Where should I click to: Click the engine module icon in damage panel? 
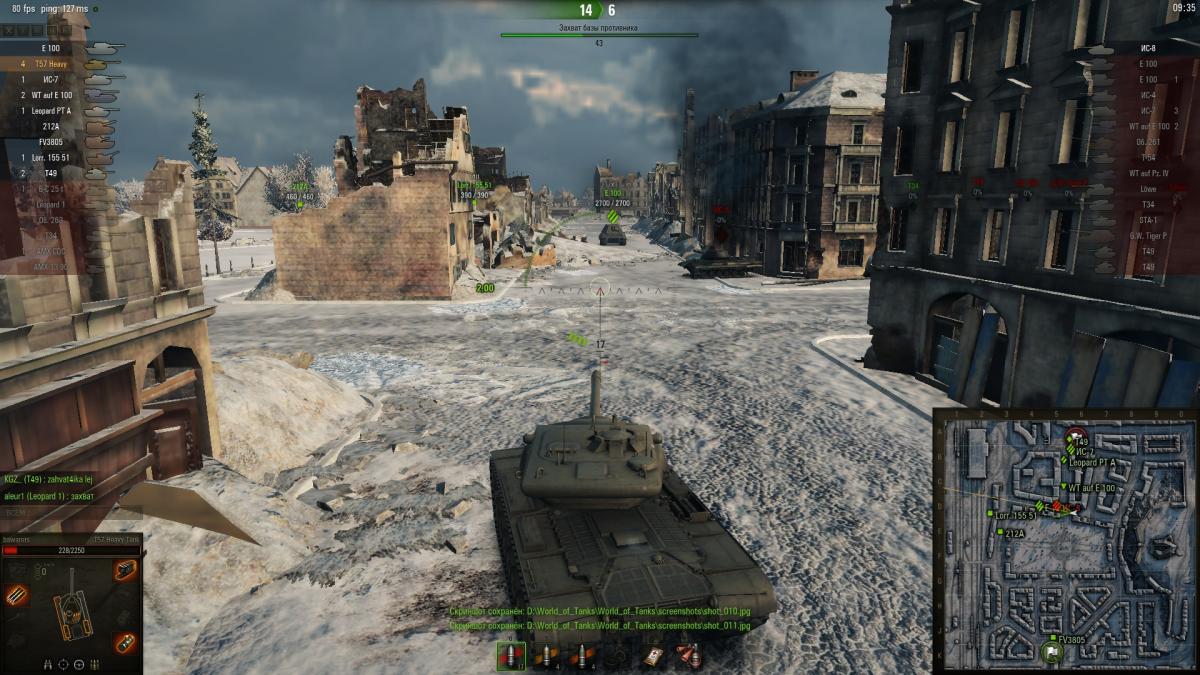click(126, 570)
